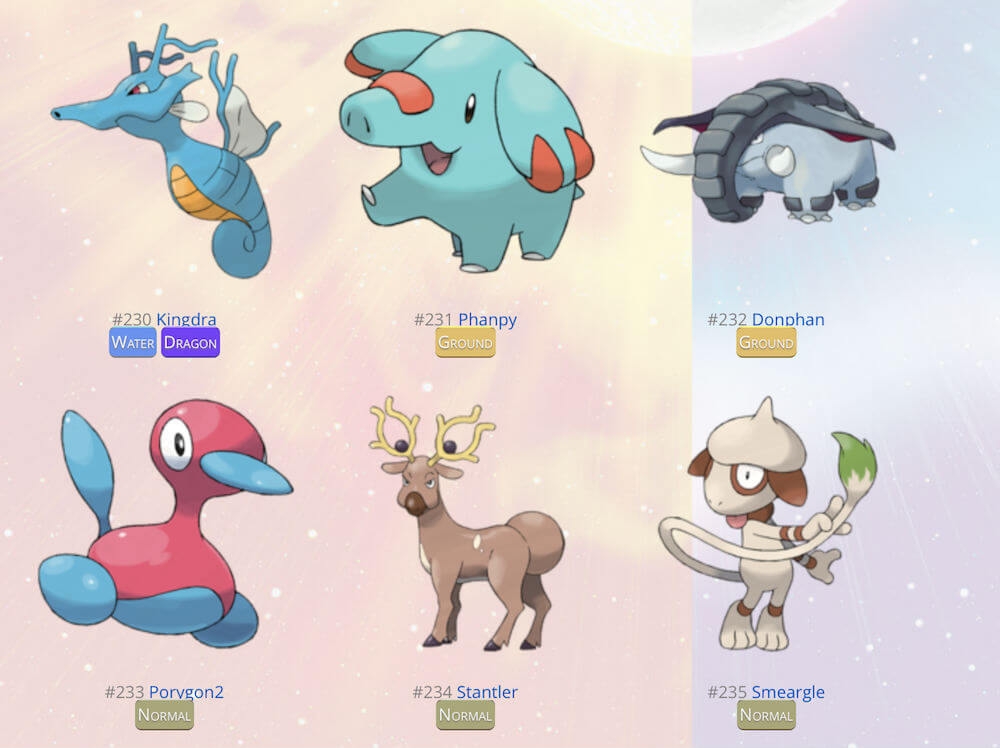Choose the Normal type badge under Porygon2
Viewport: 1000px width, 748px height.
click(x=164, y=715)
